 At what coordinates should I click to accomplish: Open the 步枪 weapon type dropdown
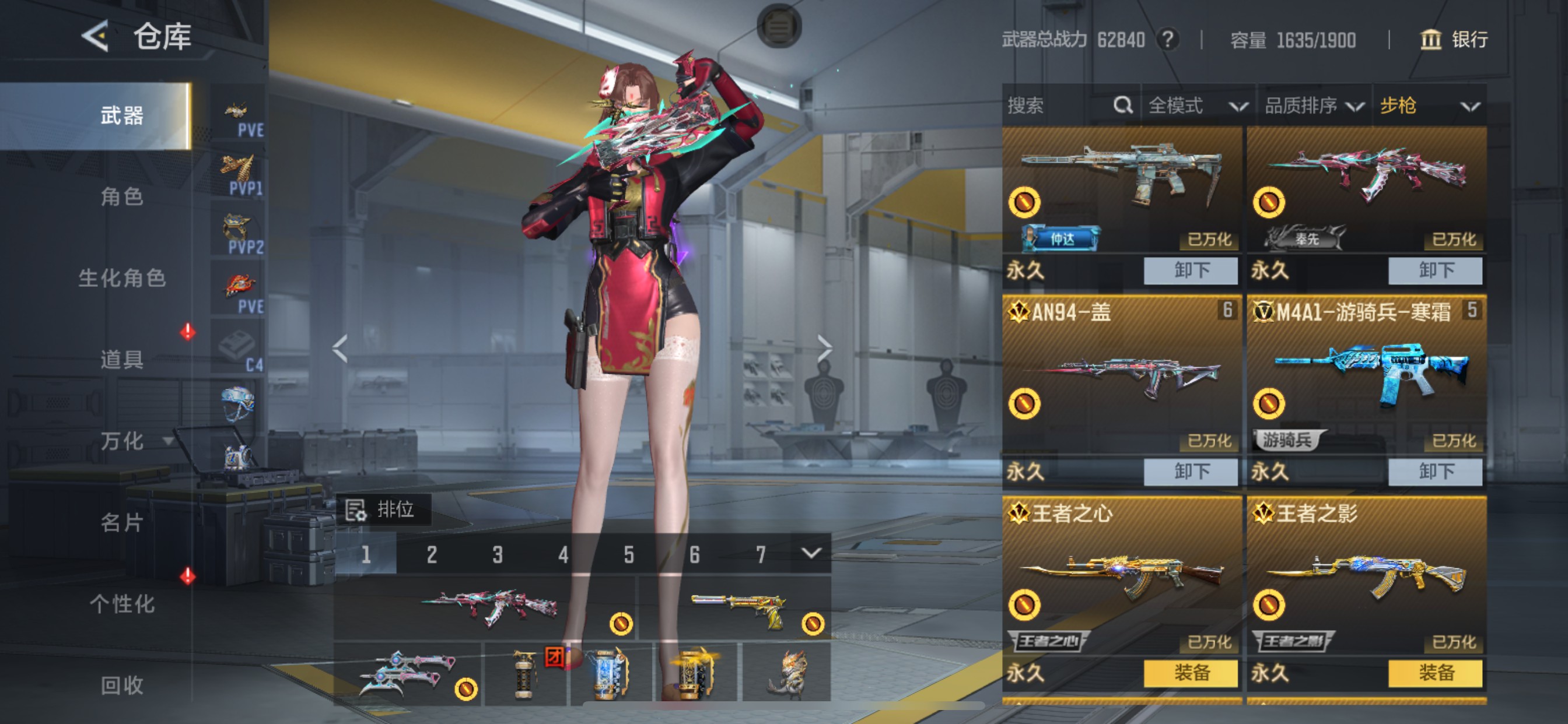[x=1429, y=106]
